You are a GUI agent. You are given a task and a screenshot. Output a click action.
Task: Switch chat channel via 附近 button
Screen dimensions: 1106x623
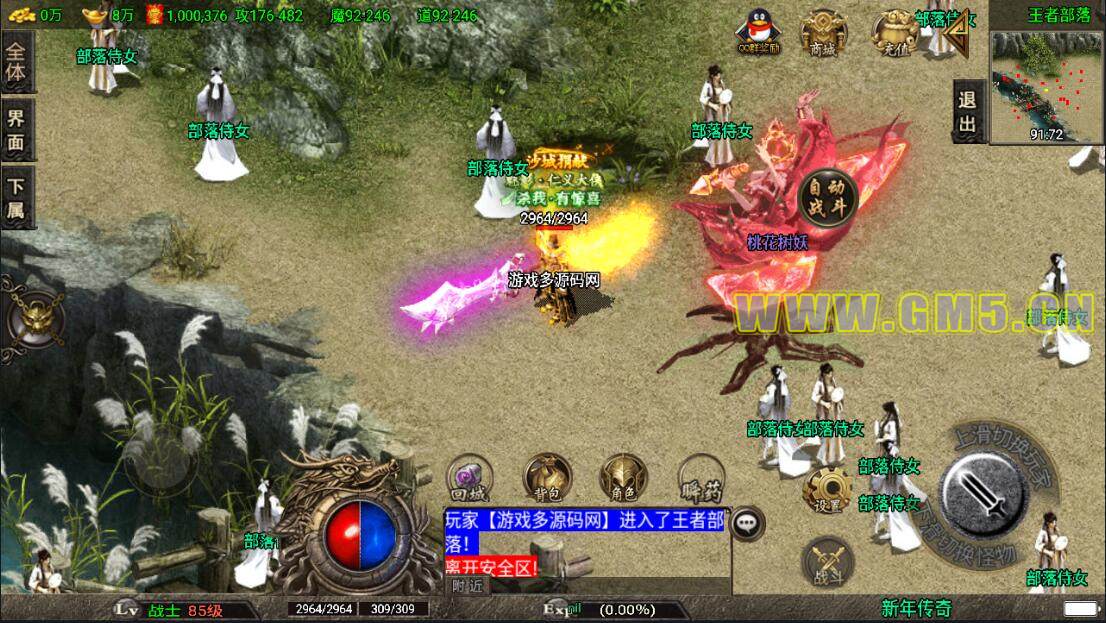click(467, 586)
